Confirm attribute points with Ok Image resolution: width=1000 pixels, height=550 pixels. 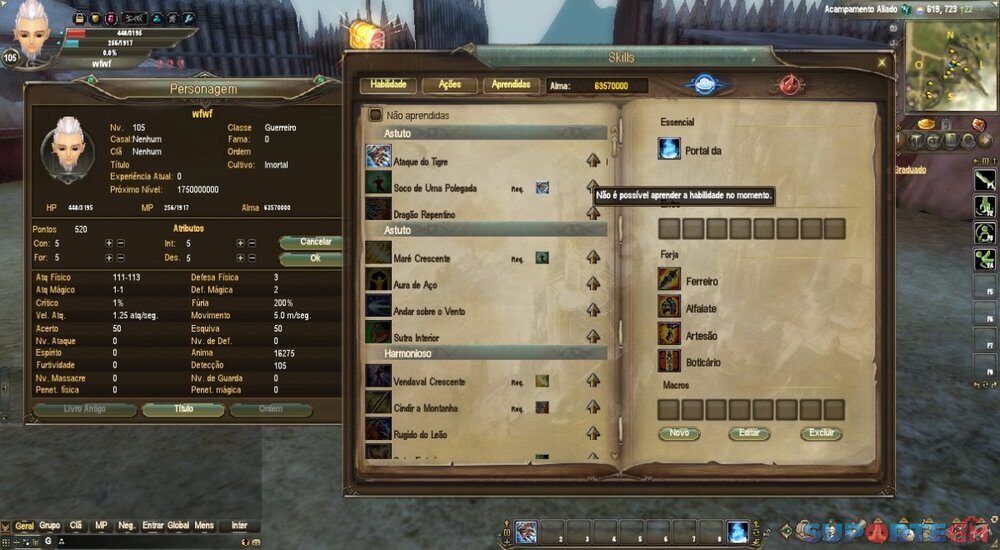pos(314,258)
